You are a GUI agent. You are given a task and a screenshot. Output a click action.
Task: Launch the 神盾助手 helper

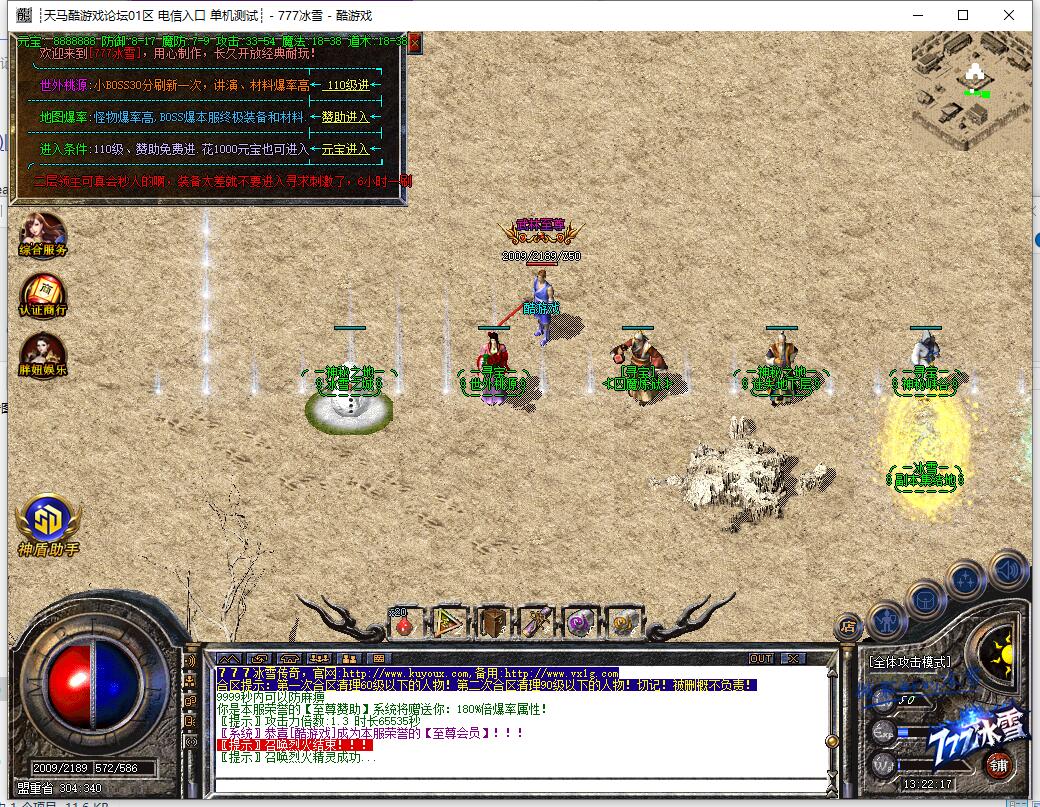(x=48, y=522)
